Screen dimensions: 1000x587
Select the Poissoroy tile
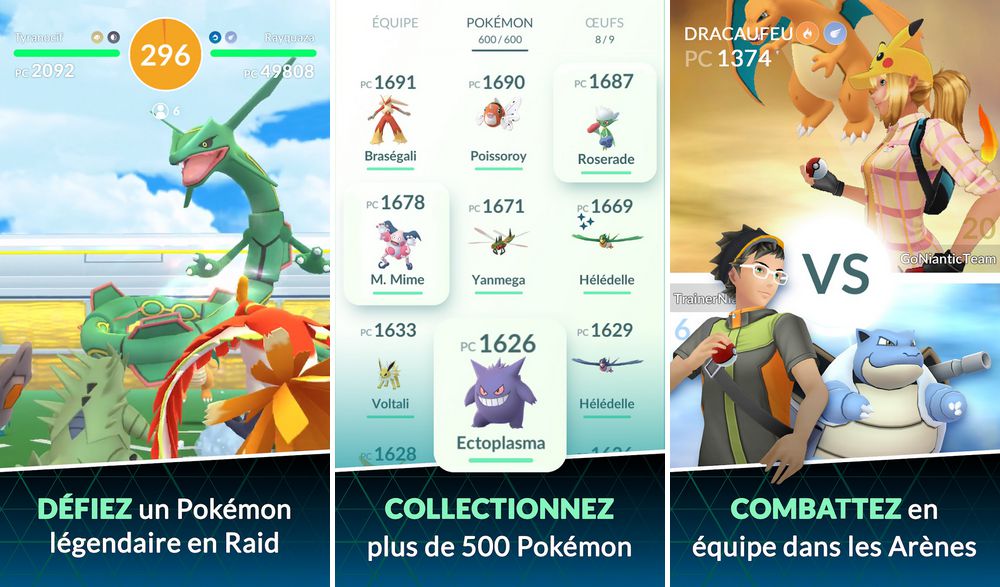(x=498, y=120)
